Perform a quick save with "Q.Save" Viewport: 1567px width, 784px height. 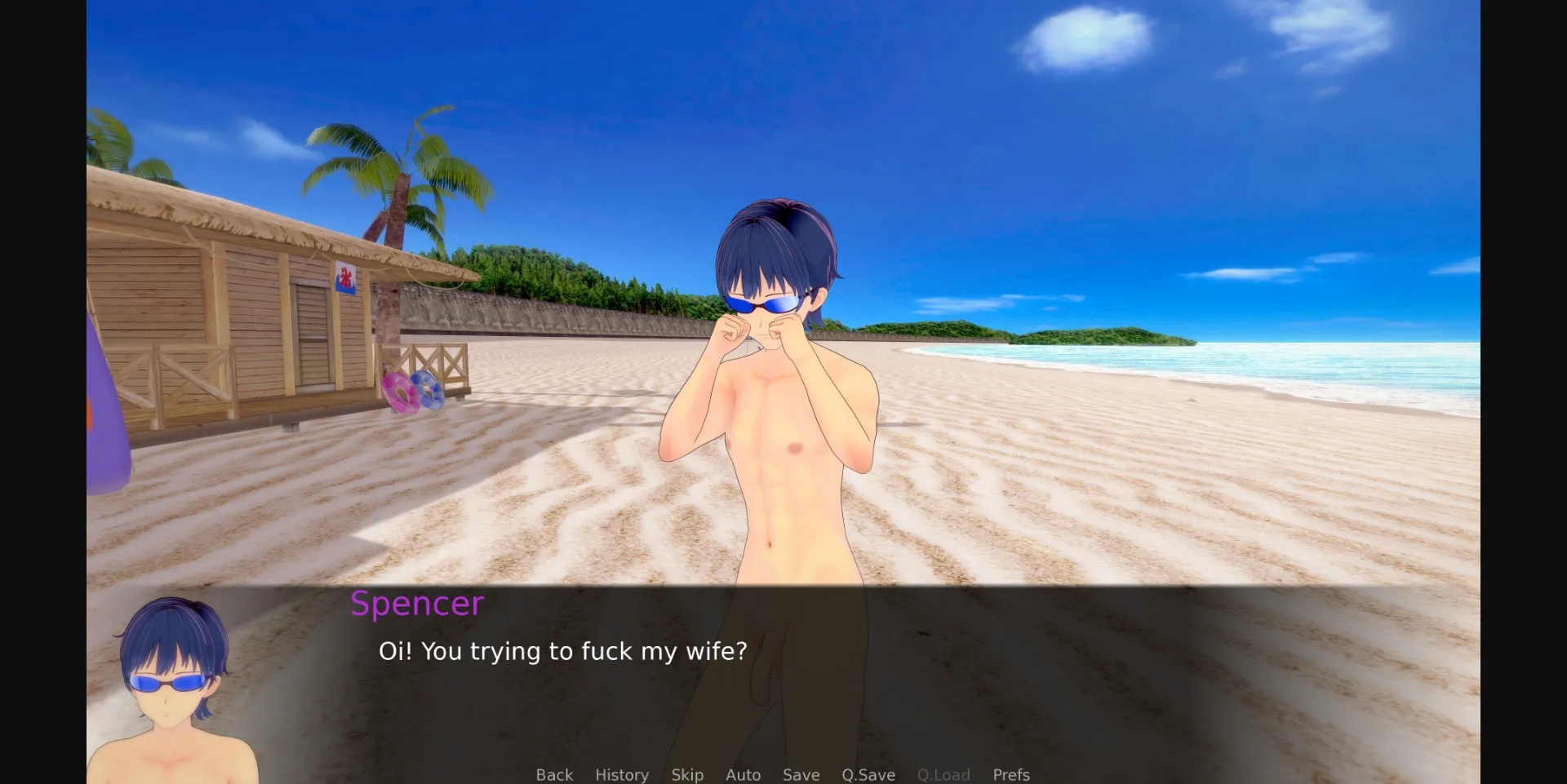(x=868, y=775)
